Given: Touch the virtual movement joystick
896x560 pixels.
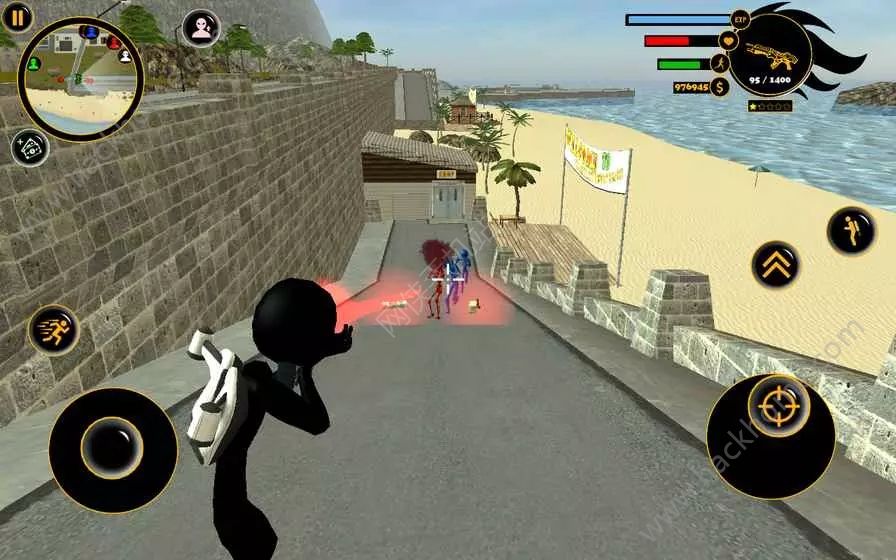Looking at the screenshot, I should [x=112, y=447].
